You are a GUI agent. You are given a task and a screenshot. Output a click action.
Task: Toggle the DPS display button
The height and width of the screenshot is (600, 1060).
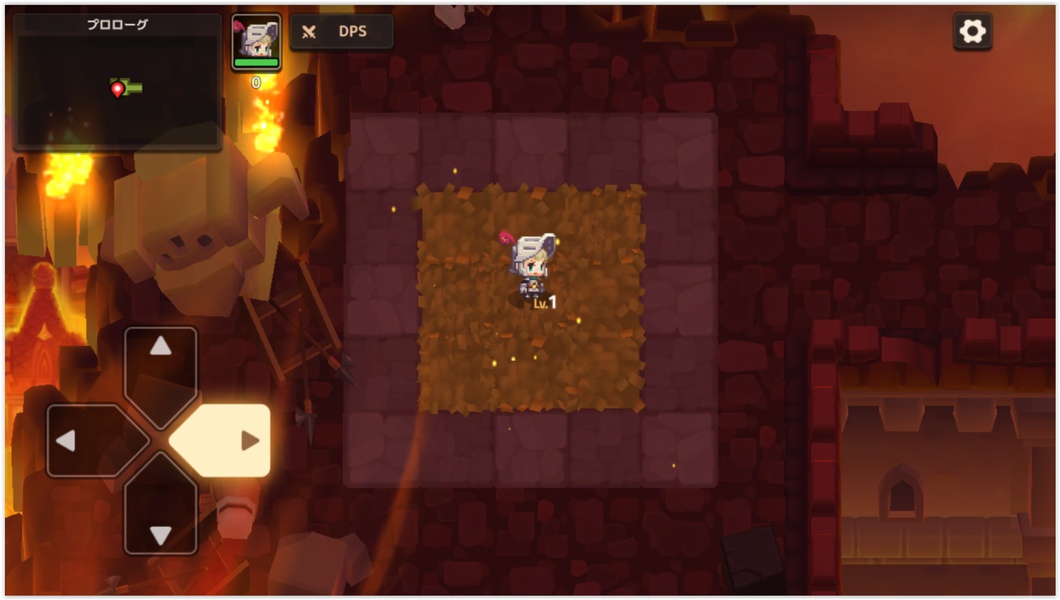[341, 32]
